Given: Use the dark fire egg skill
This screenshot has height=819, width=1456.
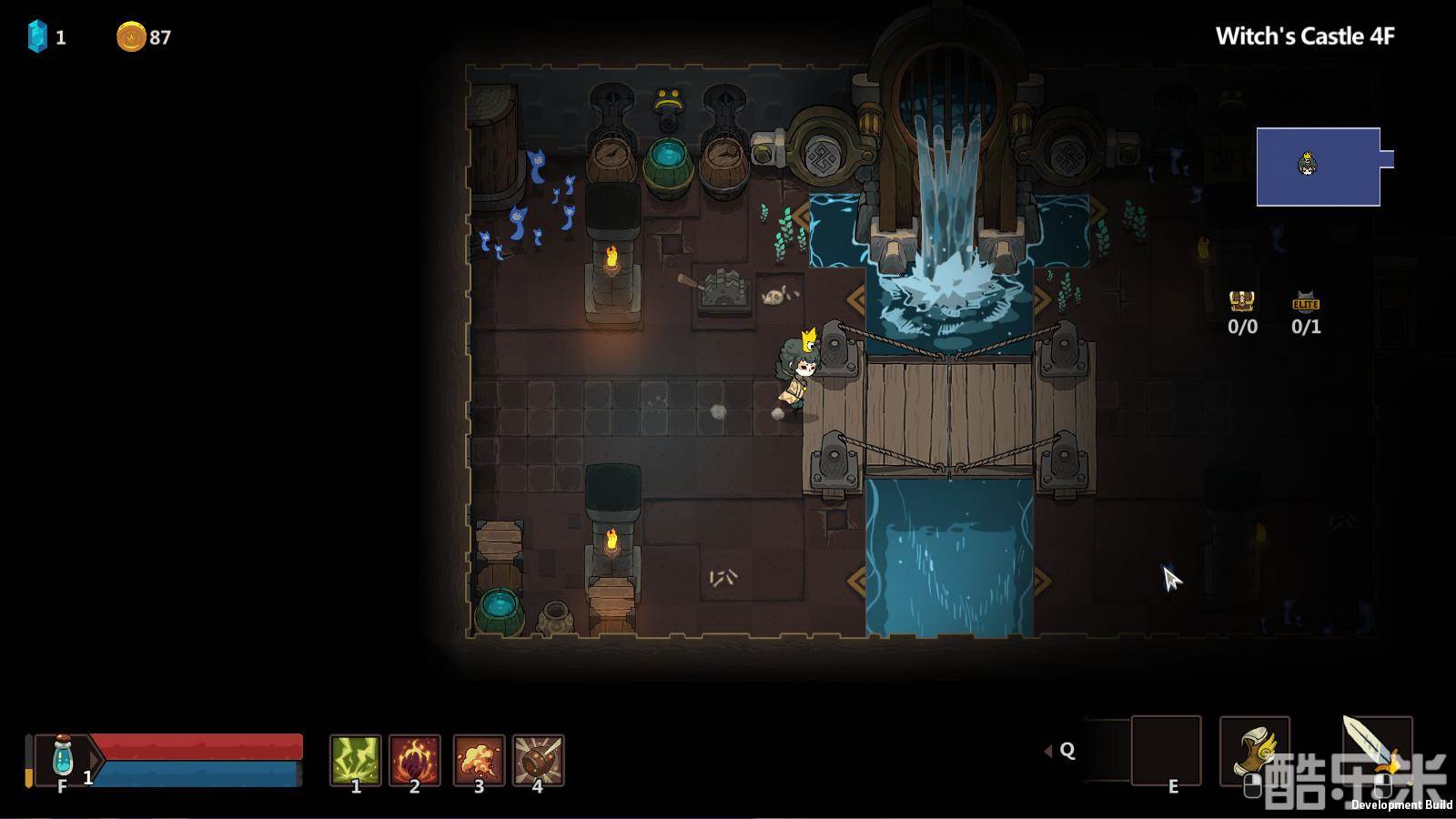Looking at the screenshot, I should pos(415,760).
